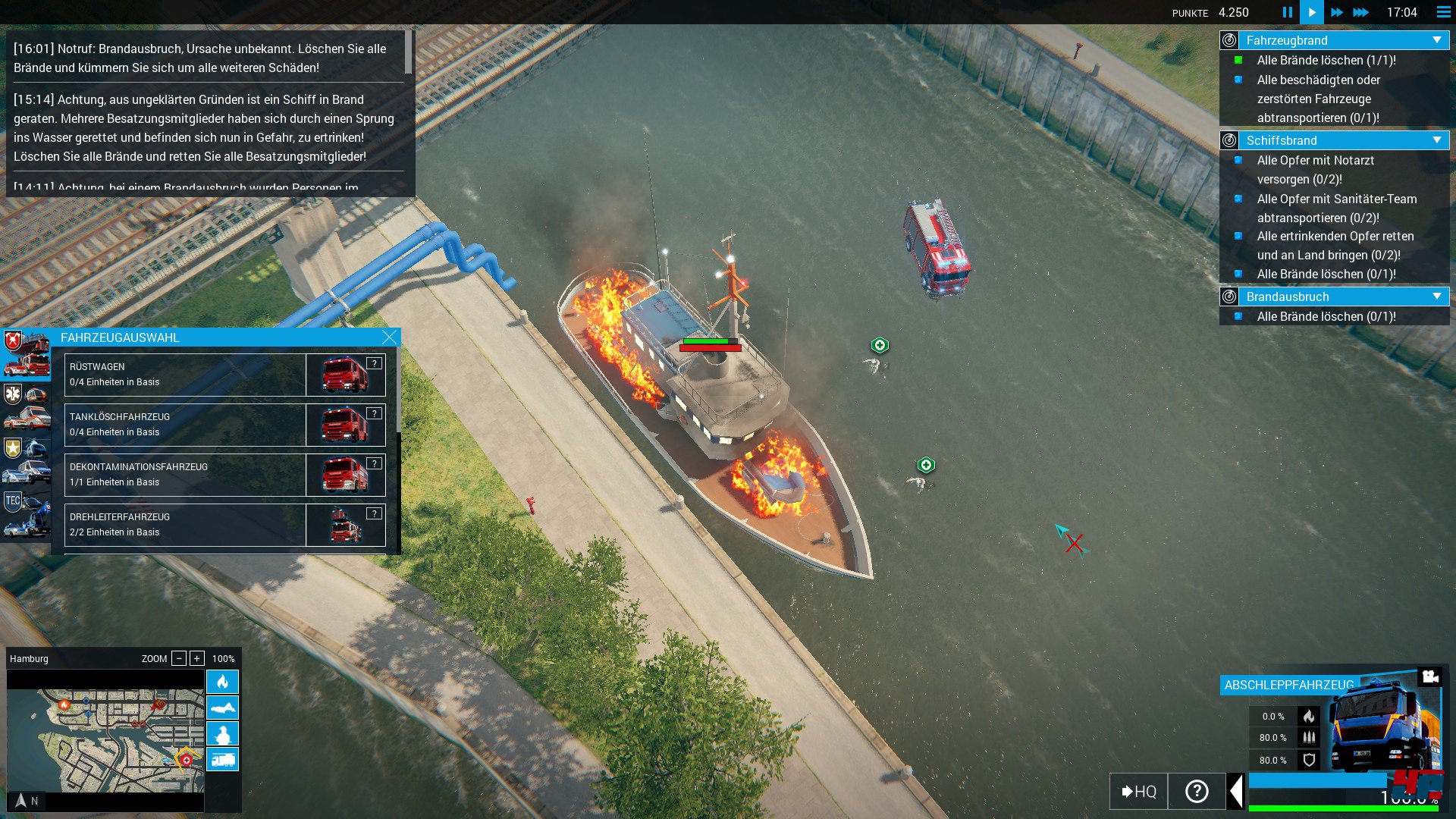Collapse the Fahrzeugbrand objective panel
Image resolution: width=1456 pixels, height=819 pixels.
click(x=1436, y=40)
